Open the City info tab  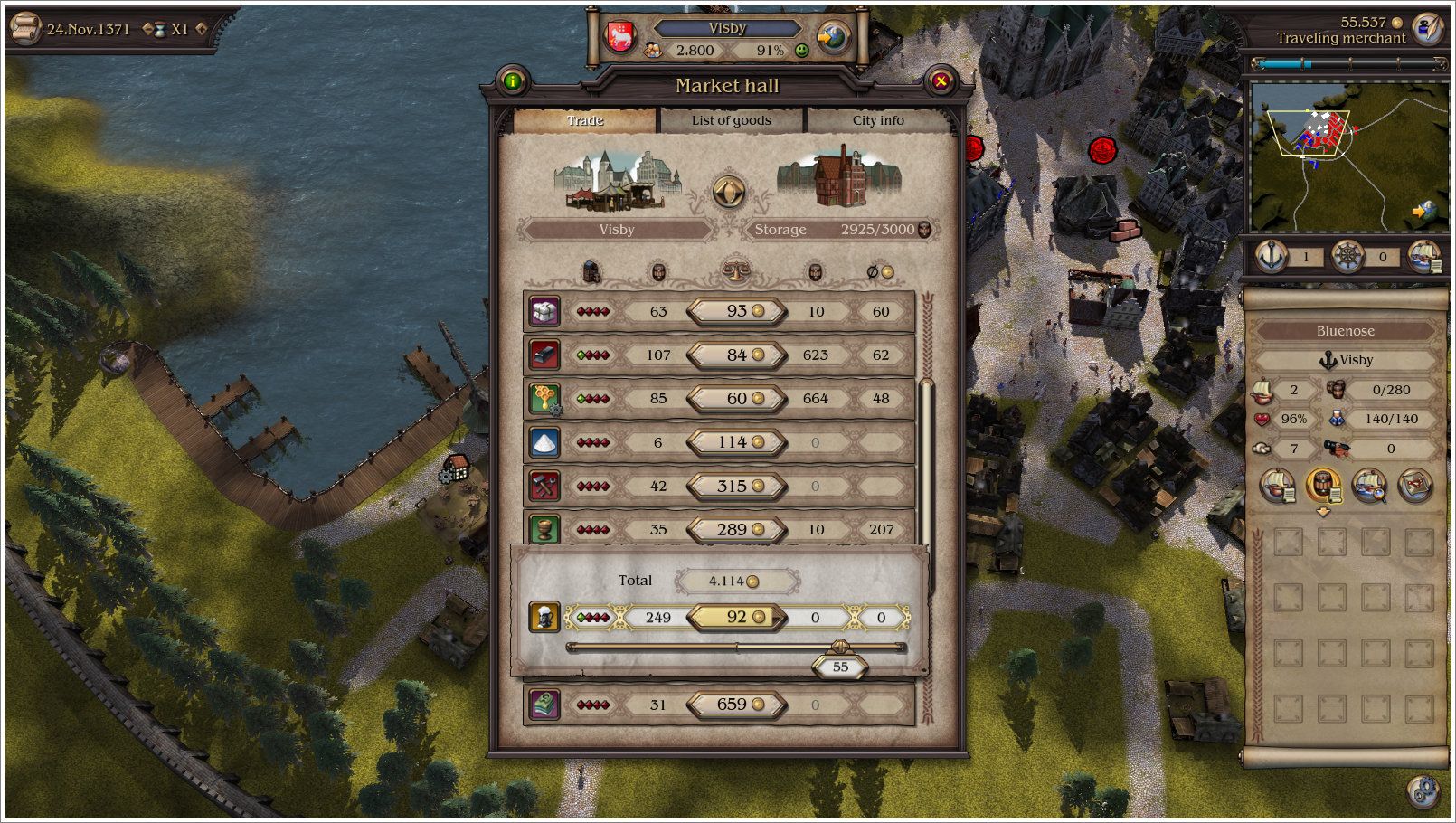(877, 120)
